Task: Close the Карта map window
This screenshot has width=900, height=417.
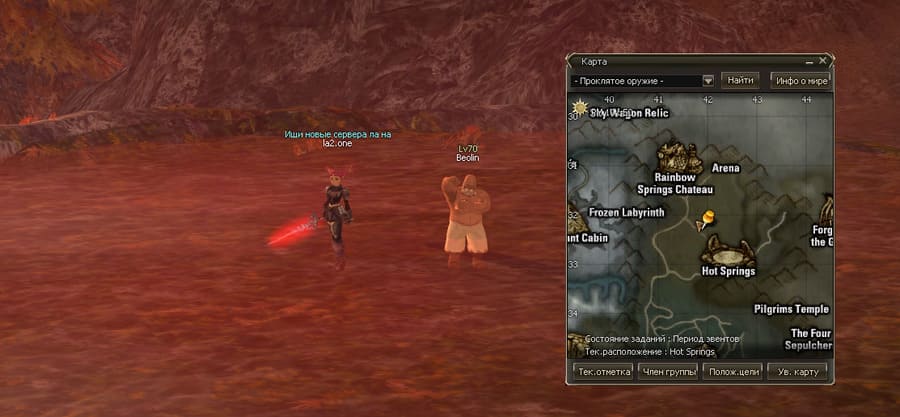Action: coord(823,61)
